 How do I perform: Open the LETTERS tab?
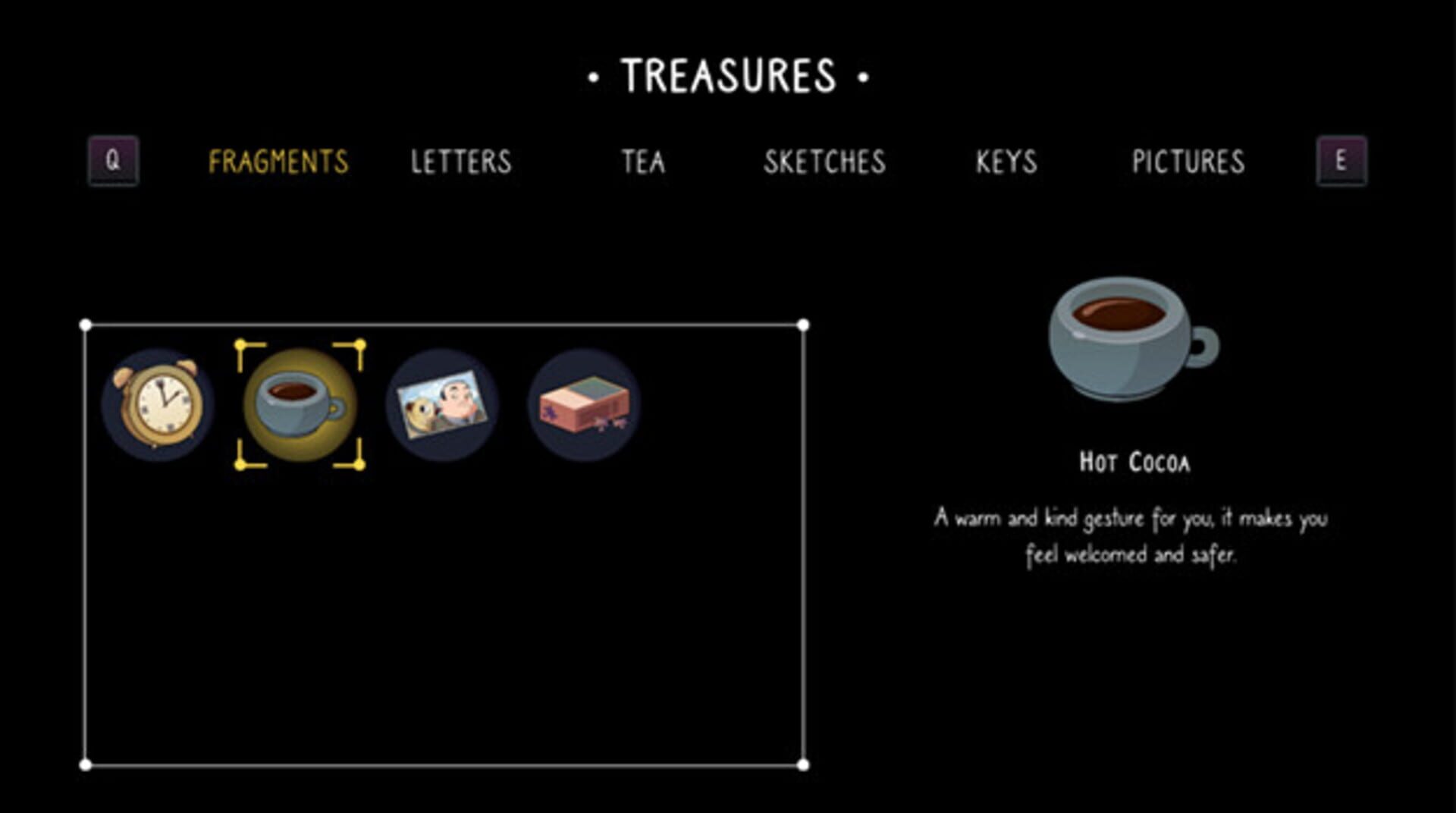coord(461,161)
